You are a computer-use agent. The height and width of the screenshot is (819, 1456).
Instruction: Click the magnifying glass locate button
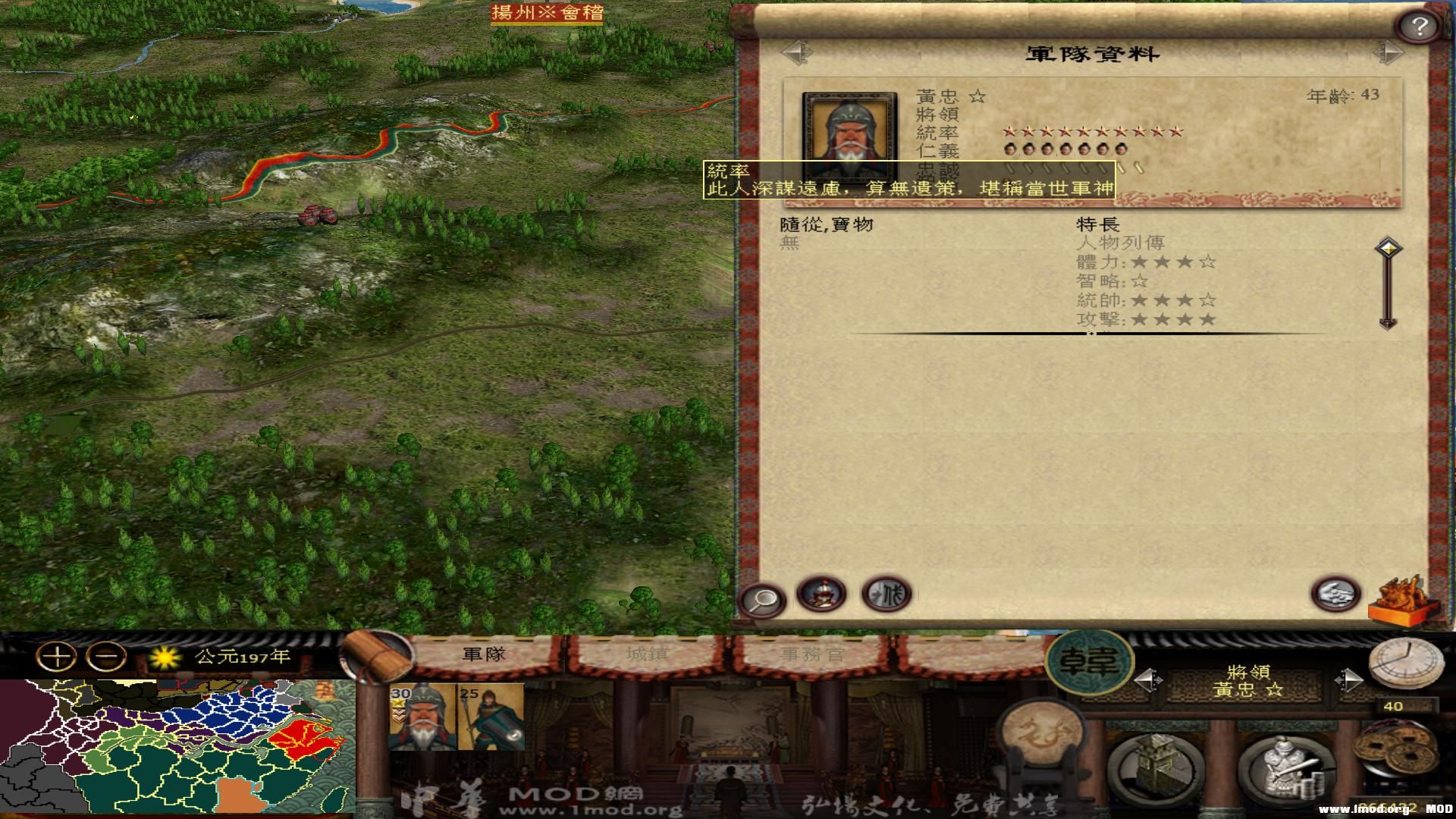coord(762,601)
